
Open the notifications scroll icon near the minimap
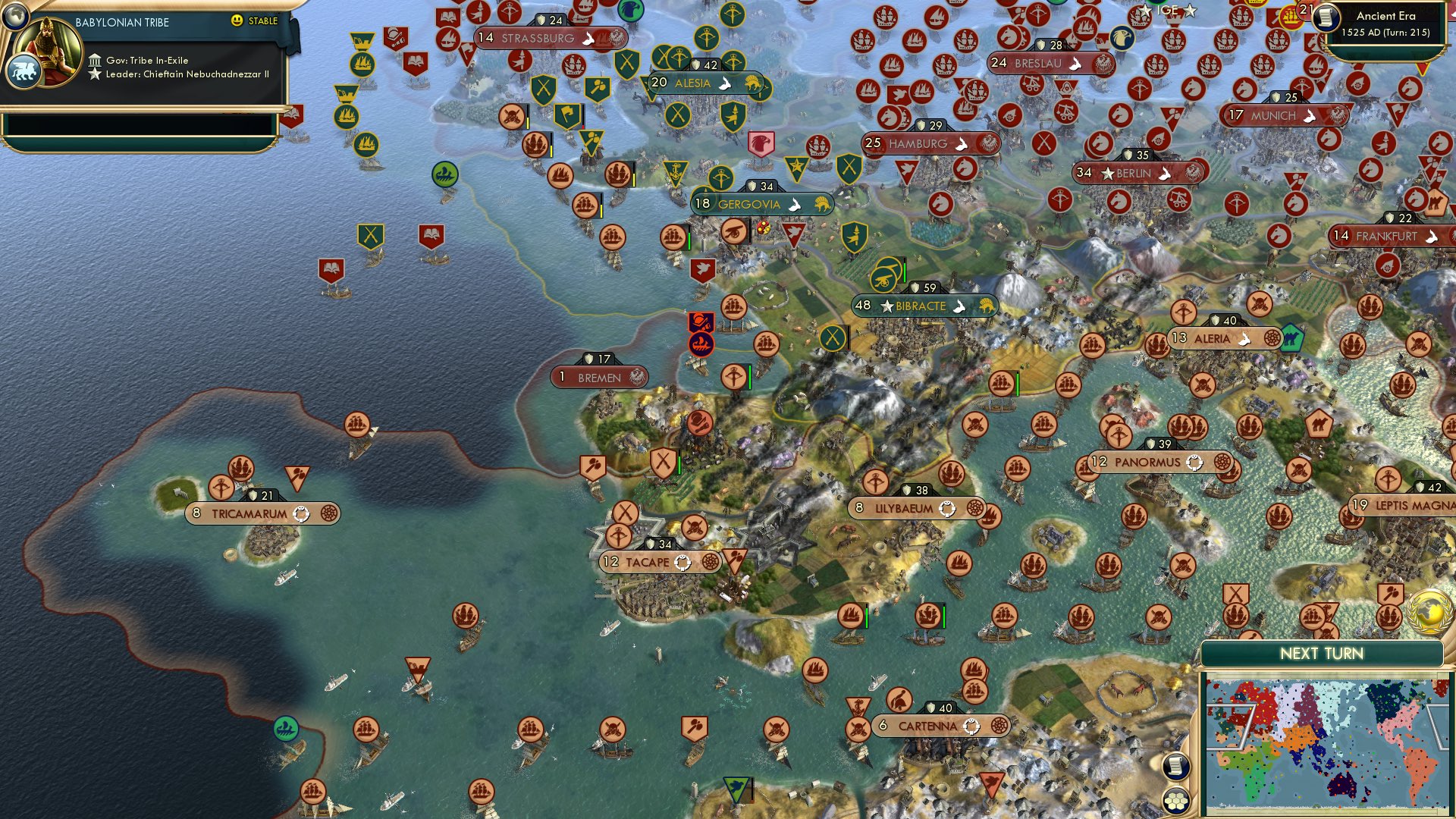coord(1176,766)
